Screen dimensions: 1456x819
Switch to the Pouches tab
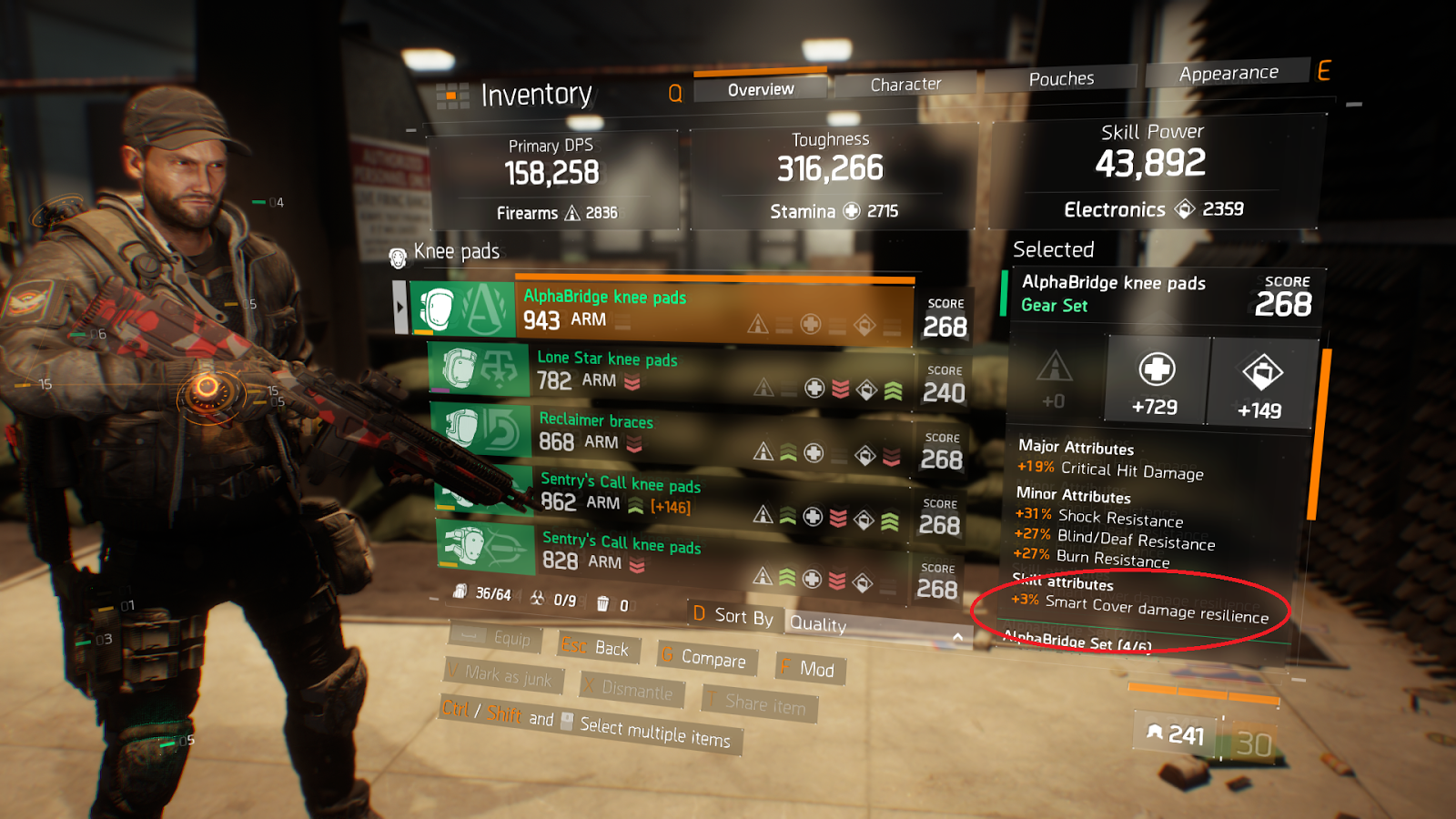tap(1061, 79)
